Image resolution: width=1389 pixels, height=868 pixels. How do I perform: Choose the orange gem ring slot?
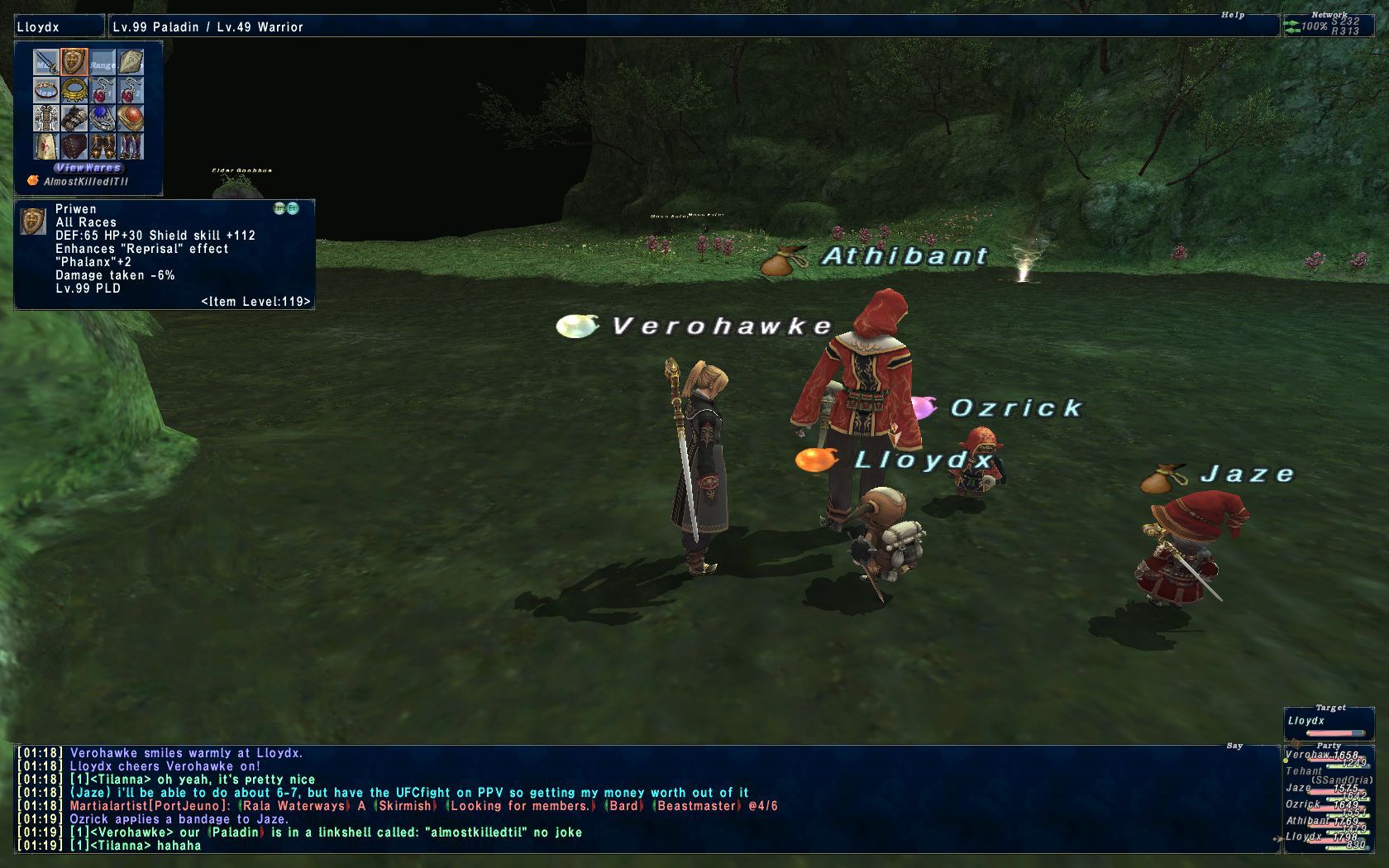pos(131,118)
